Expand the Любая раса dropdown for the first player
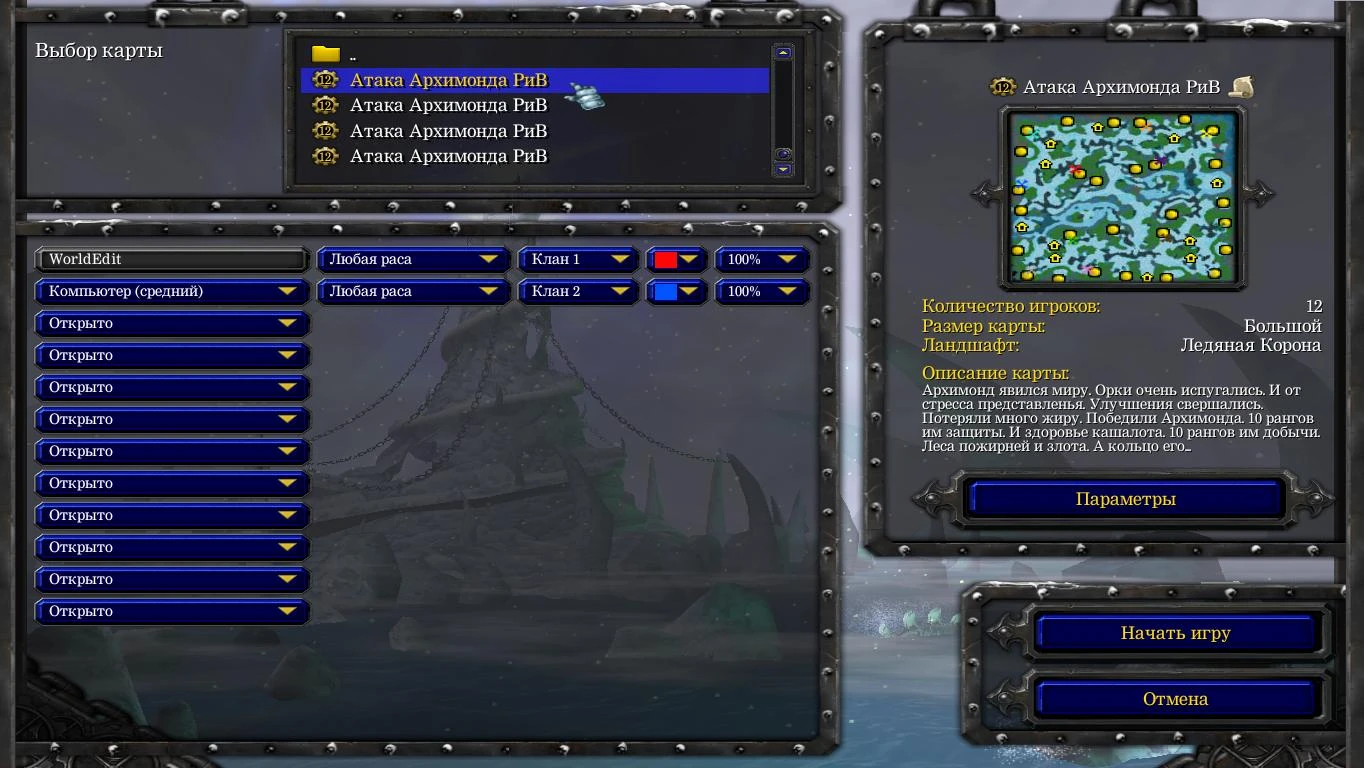The height and width of the screenshot is (768, 1364). (412, 259)
